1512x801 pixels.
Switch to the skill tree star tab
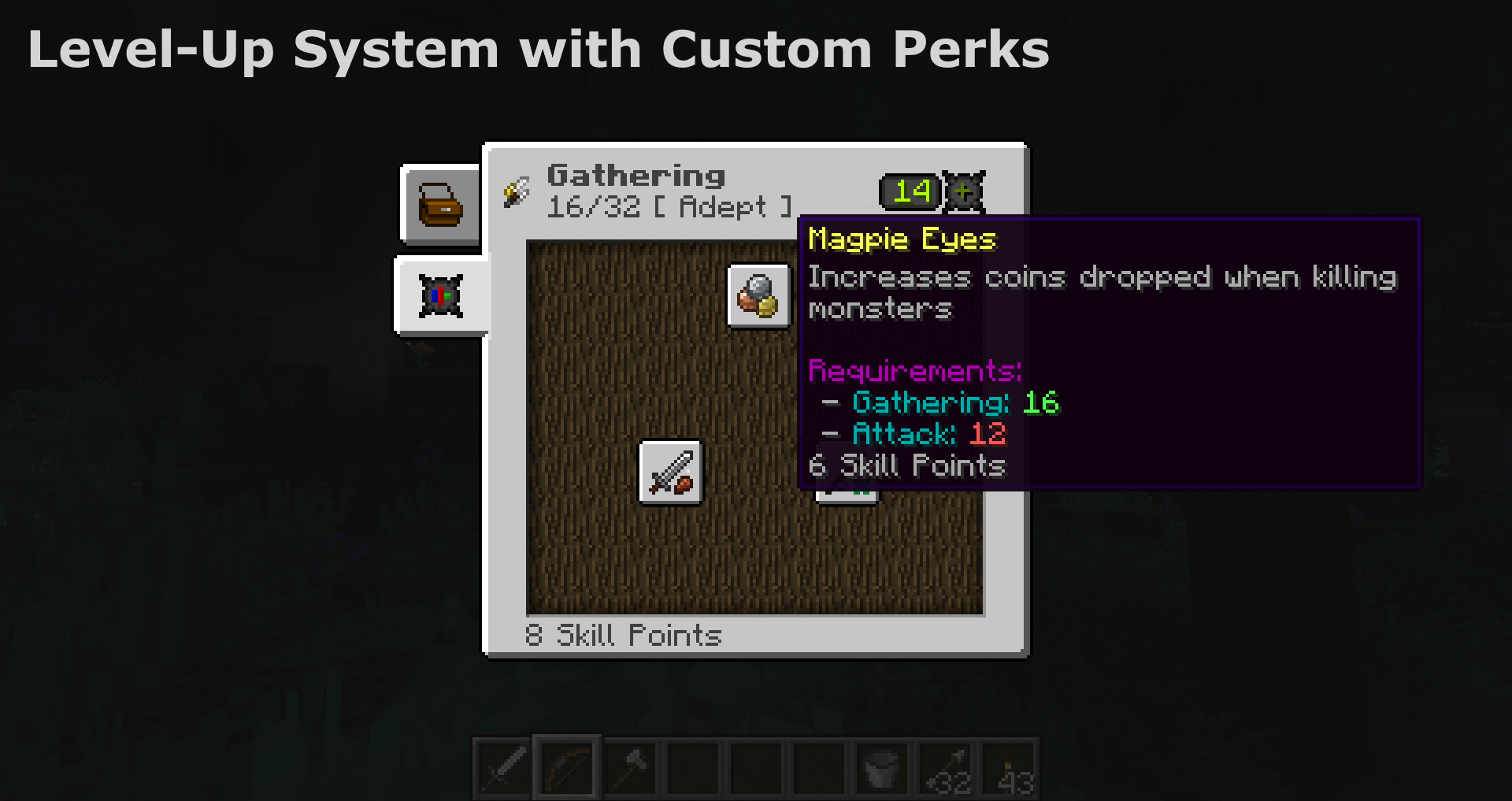[441, 295]
